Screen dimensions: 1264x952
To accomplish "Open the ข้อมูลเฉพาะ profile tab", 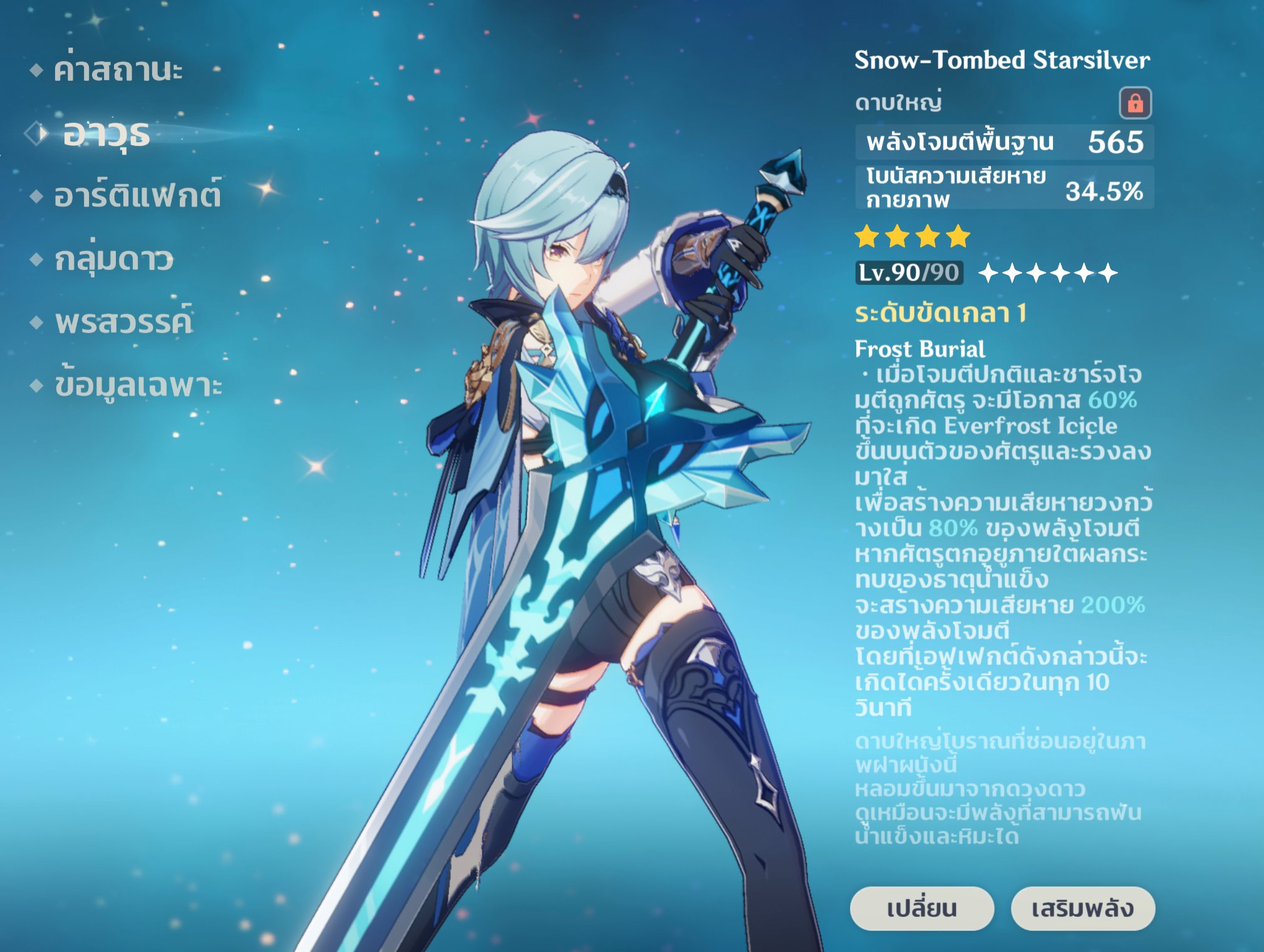I will [x=138, y=385].
